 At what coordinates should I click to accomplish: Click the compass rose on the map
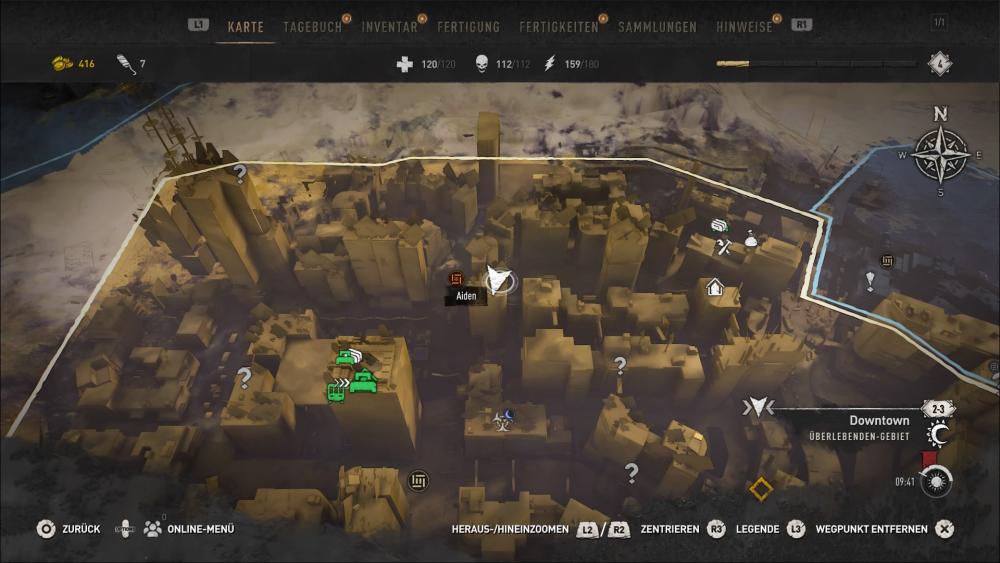pyautogui.click(x=940, y=153)
